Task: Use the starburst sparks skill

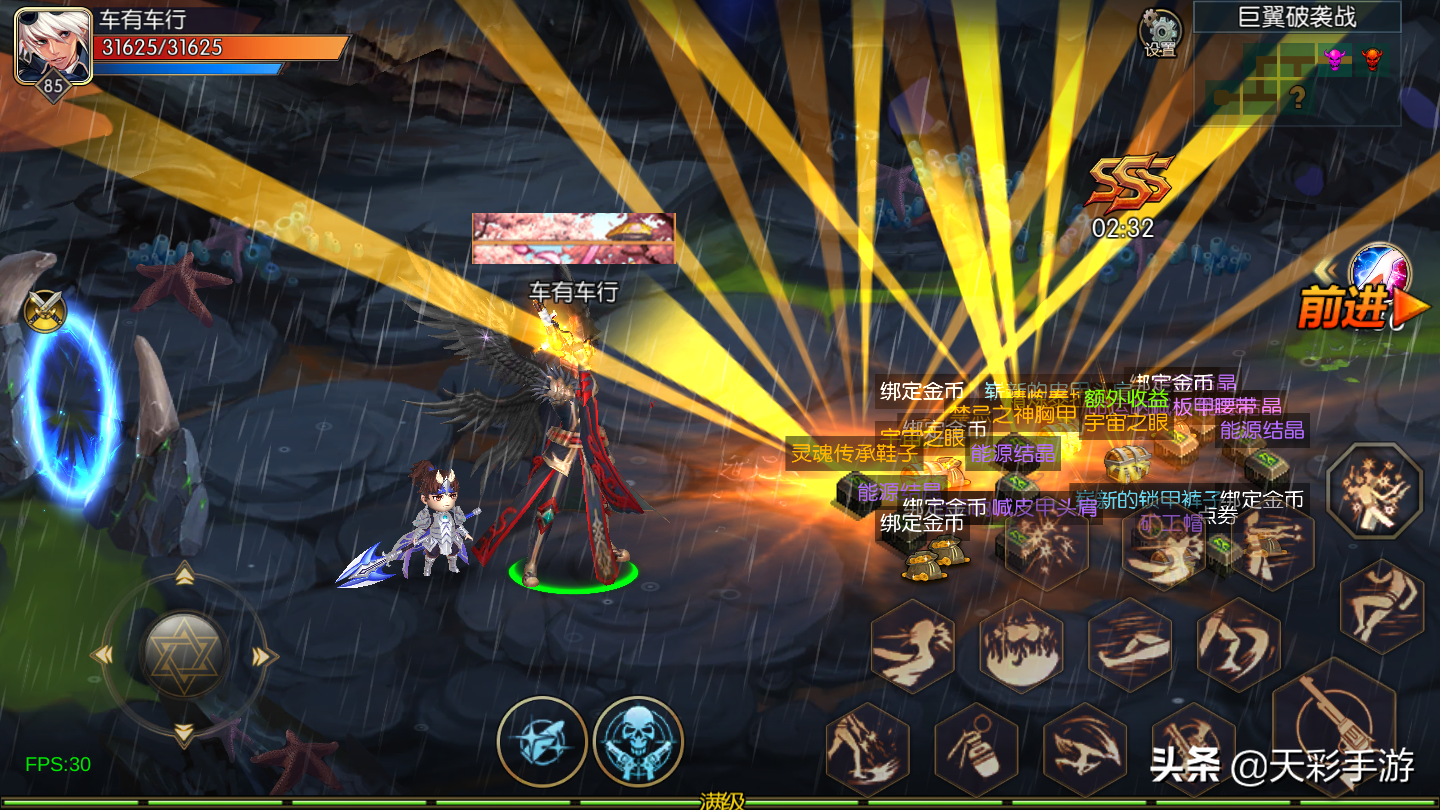Action: tap(1046, 542)
